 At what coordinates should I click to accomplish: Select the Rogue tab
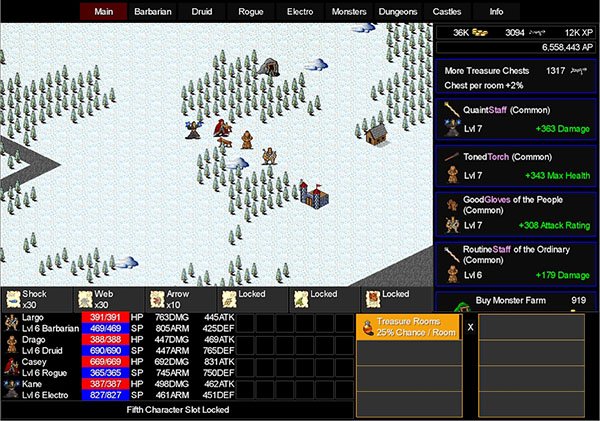click(251, 12)
